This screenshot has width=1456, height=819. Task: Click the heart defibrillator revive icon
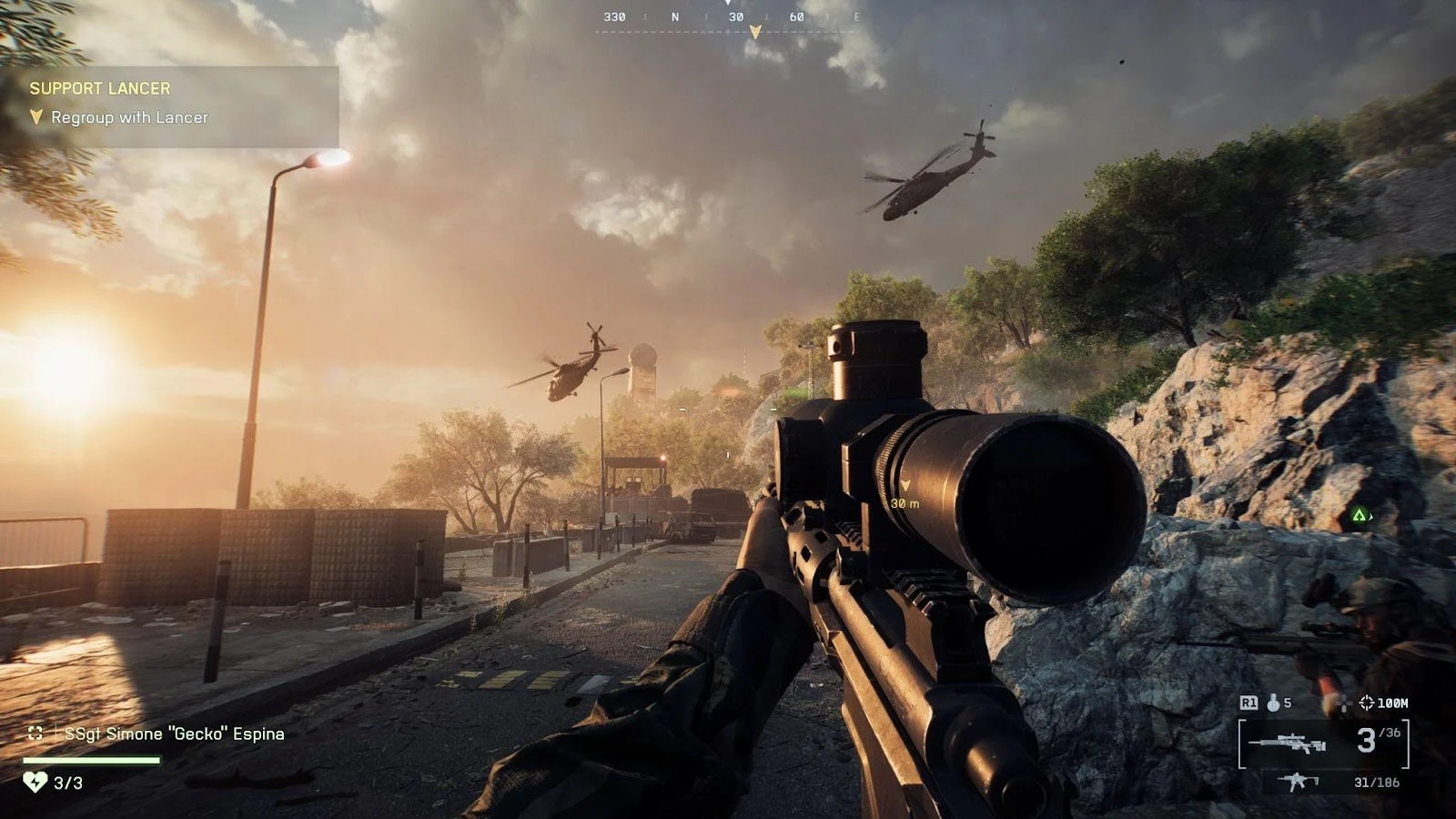click(x=35, y=782)
